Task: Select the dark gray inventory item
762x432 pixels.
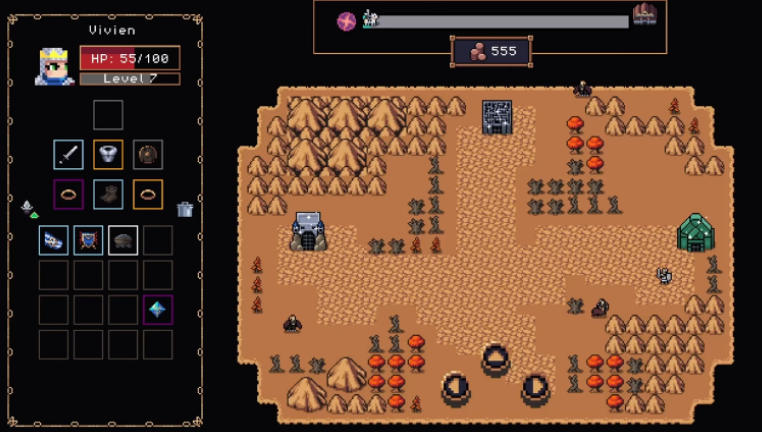Action: (123, 240)
